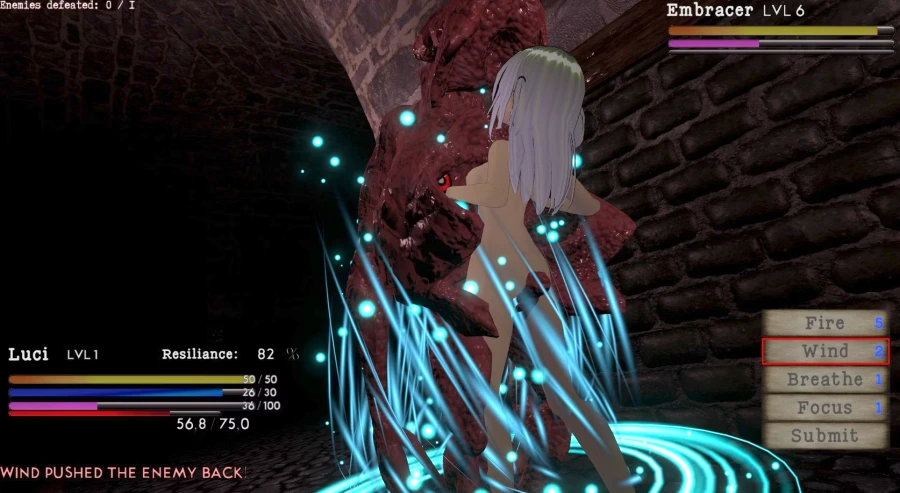The width and height of the screenshot is (900, 493).
Task: Cast the Fire spell
Action: pos(825,323)
